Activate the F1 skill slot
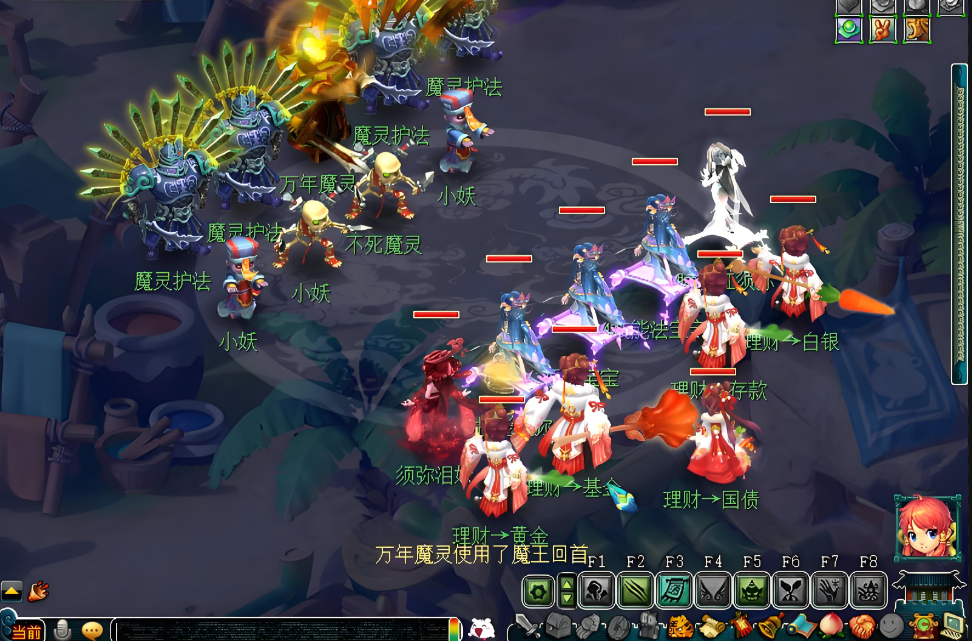This screenshot has width=972, height=641. pyautogui.click(x=597, y=591)
